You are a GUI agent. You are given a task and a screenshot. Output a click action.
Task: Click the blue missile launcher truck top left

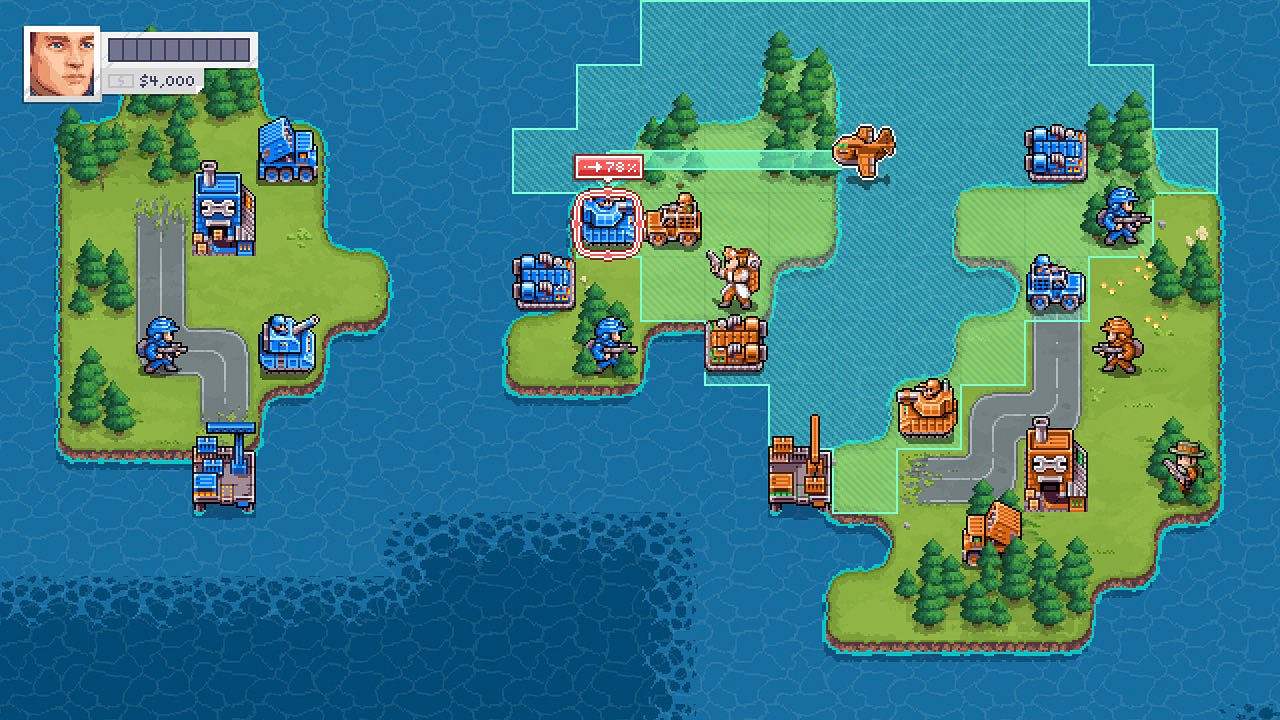coord(285,150)
